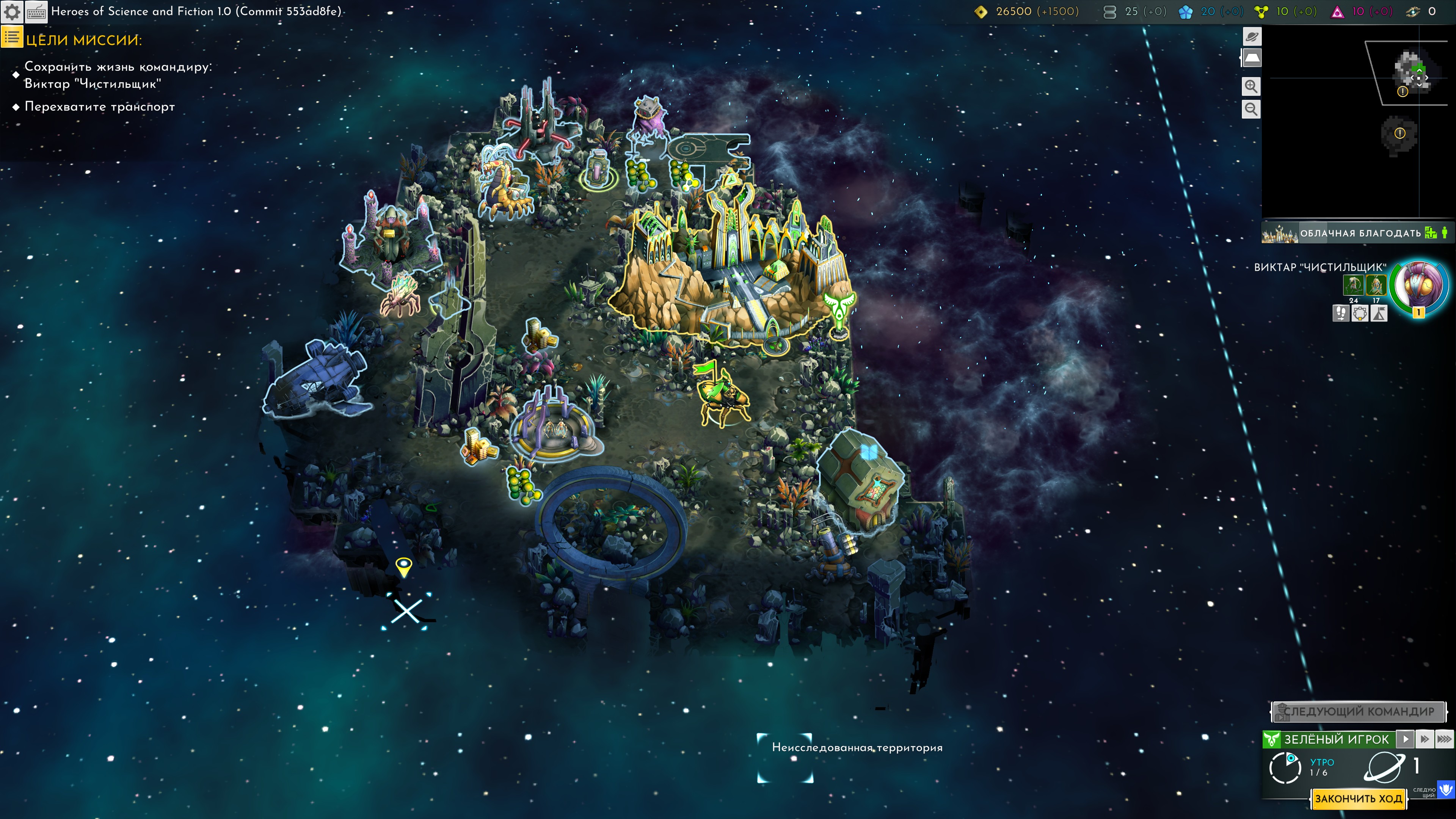Image resolution: width=1456 pixels, height=819 pixels.
Task: Activate the commander's patrol route icon
Action: (x=1360, y=313)
